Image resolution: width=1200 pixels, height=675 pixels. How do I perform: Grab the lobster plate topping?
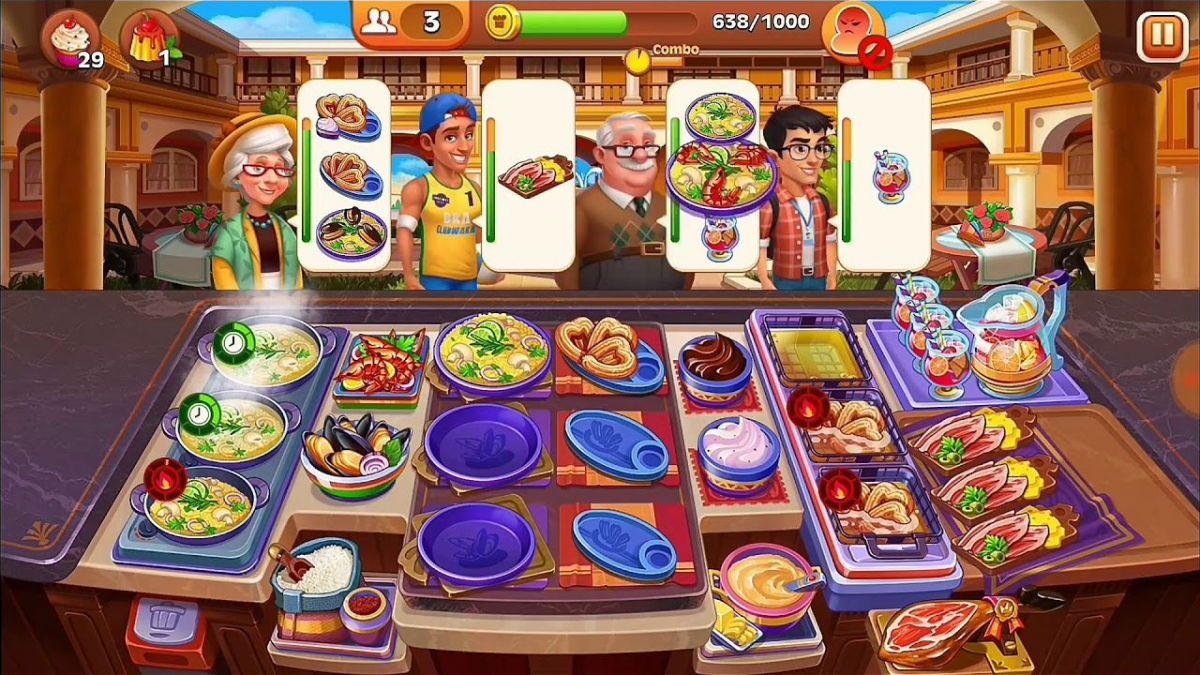382,365
